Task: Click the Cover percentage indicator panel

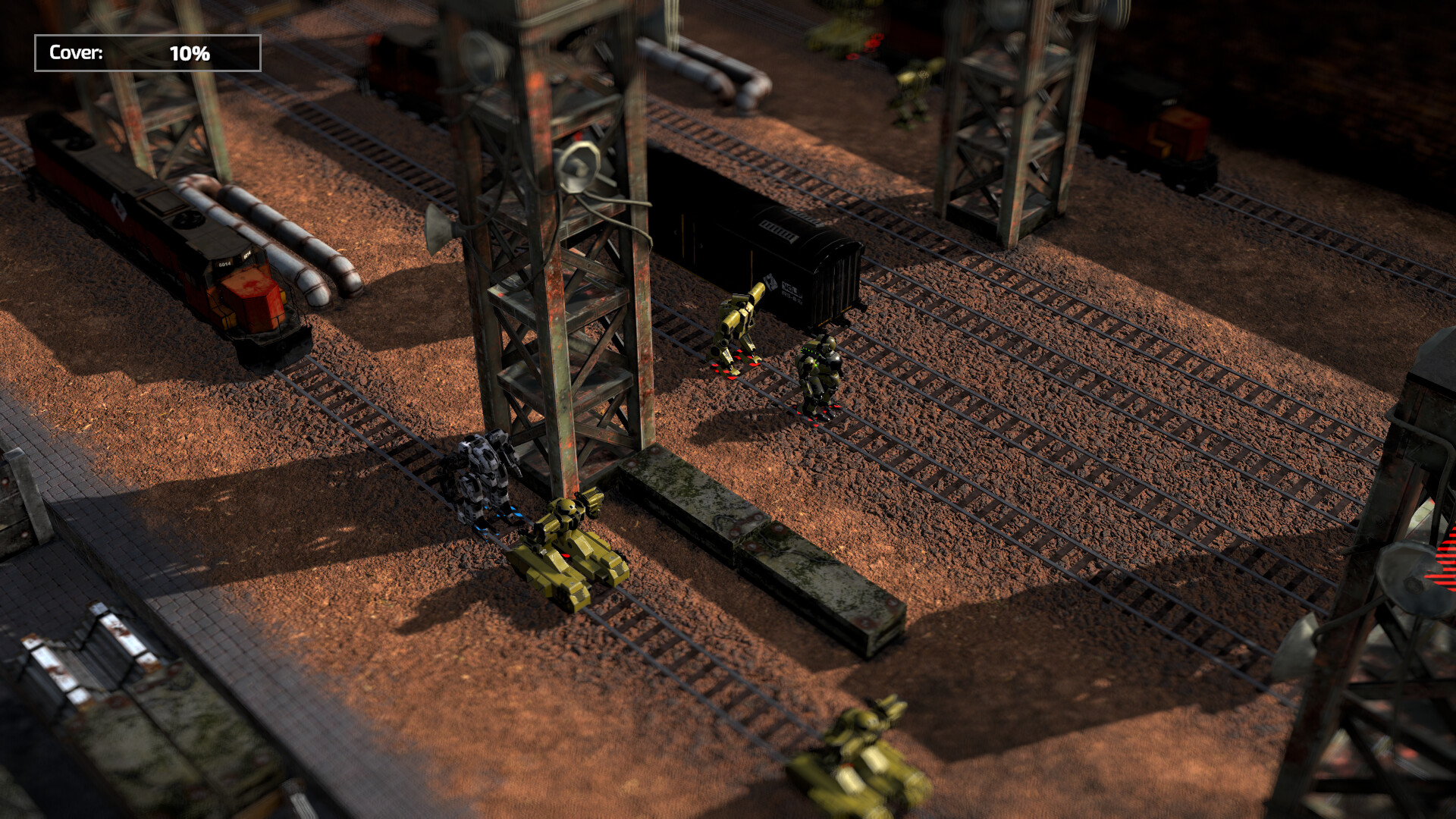Action: pyautogui.click(x=146, y=54)
